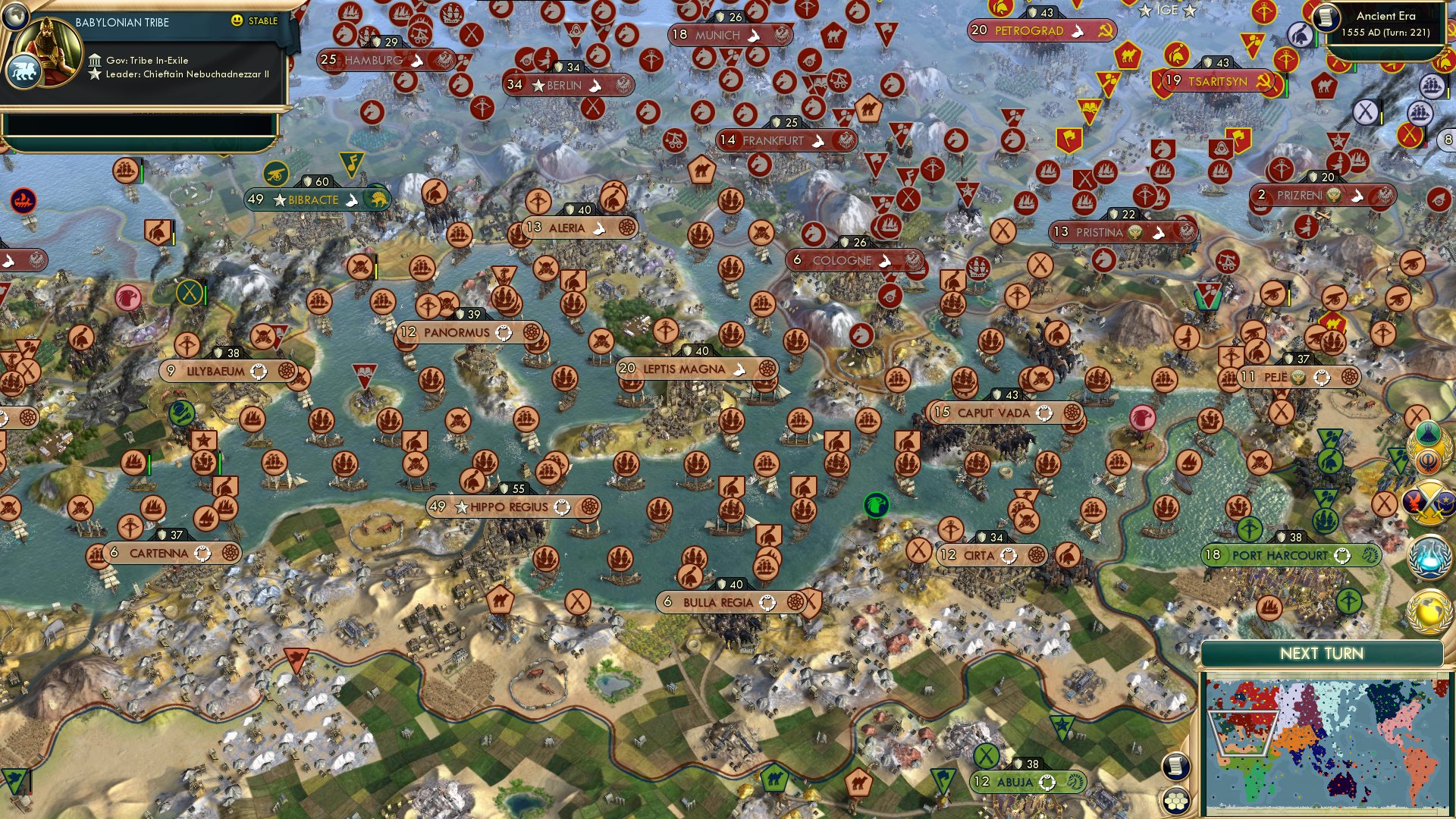The width and height of the screenshot is (1456, 819).
Task: View the crossed-swords war declaration notification
Action: click(1427, 504)
